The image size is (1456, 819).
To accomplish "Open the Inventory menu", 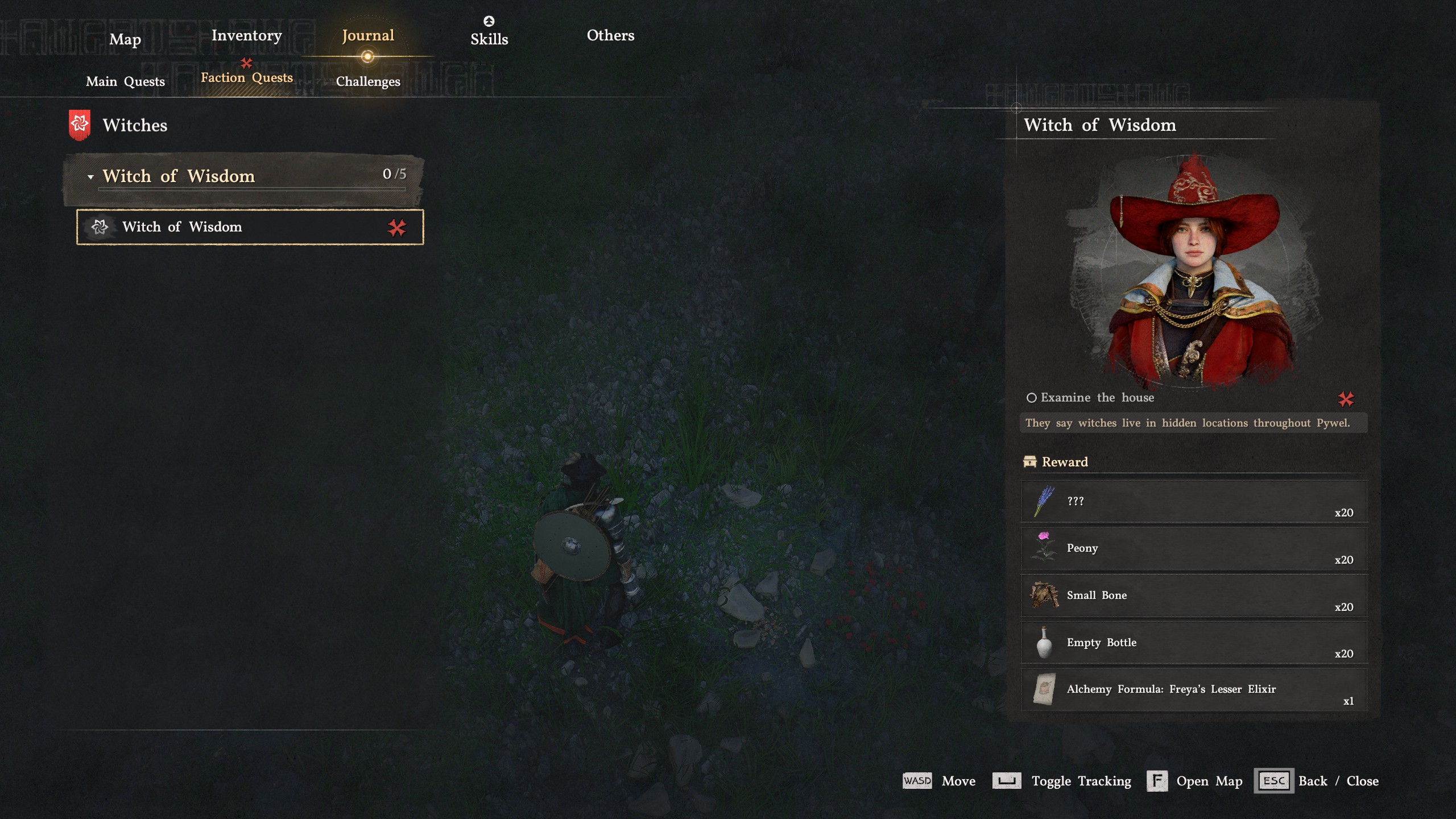I will (247, 35).
